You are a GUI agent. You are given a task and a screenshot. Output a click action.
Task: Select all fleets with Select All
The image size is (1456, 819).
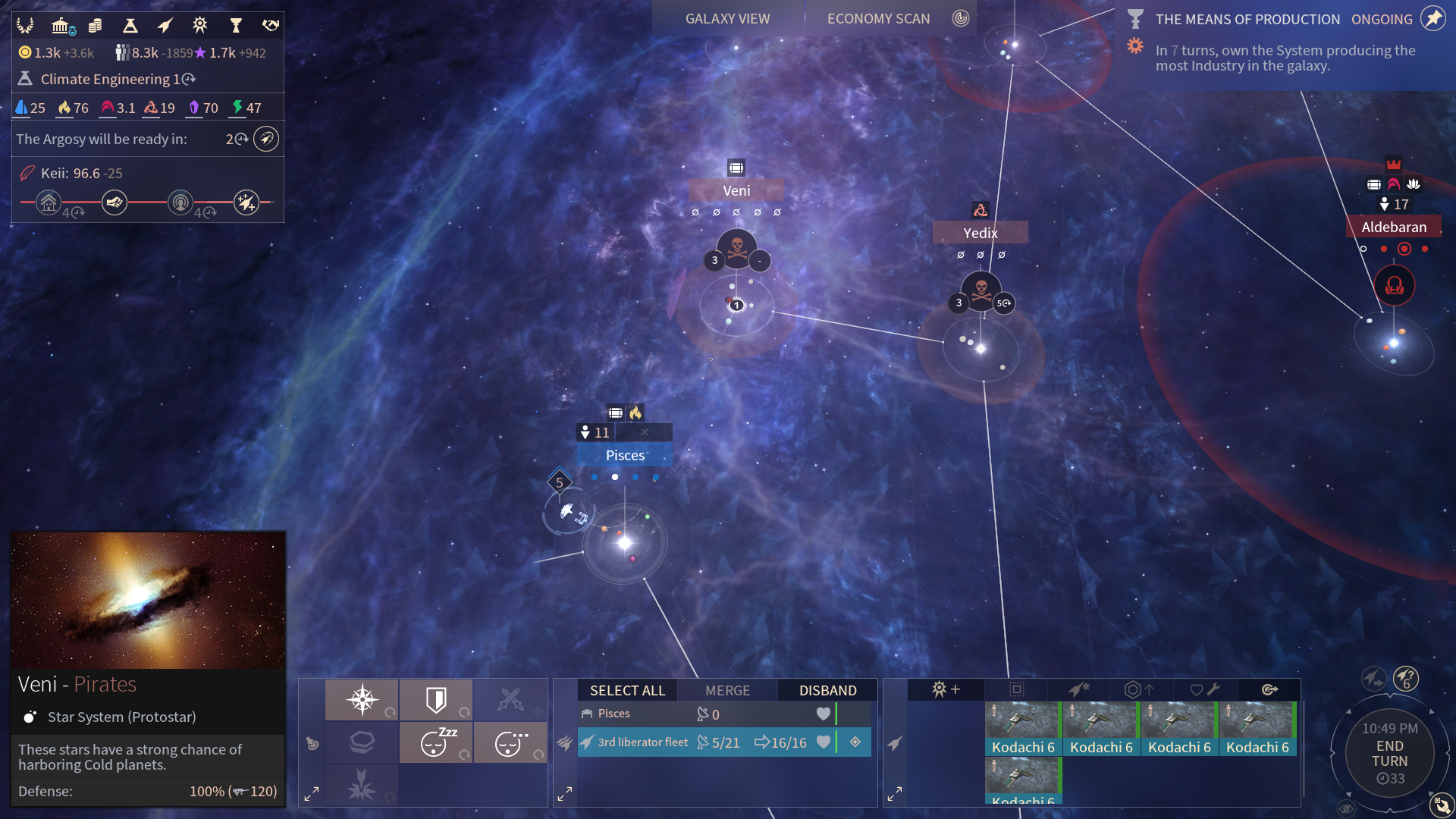(627, 690)
